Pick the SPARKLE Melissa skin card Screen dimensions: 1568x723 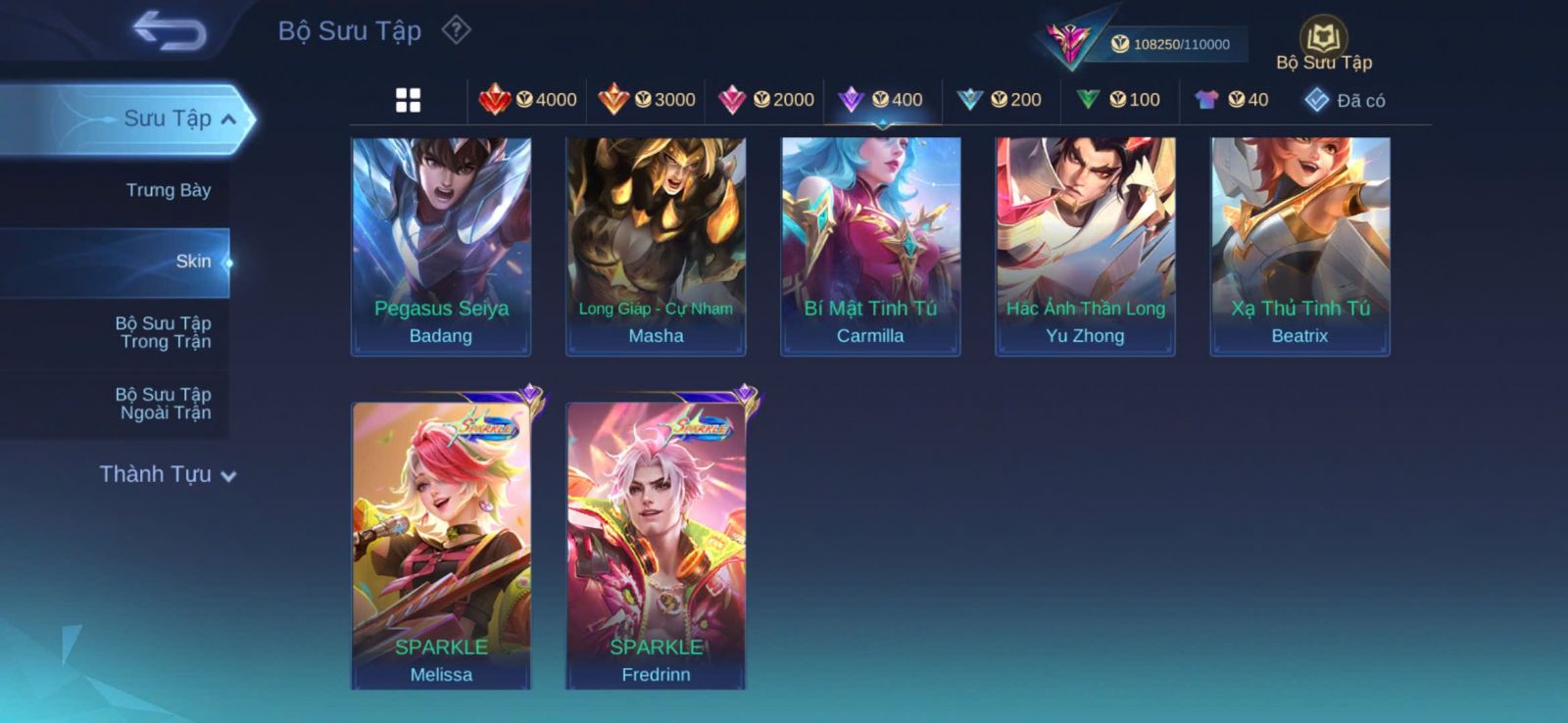pos(441,545)
